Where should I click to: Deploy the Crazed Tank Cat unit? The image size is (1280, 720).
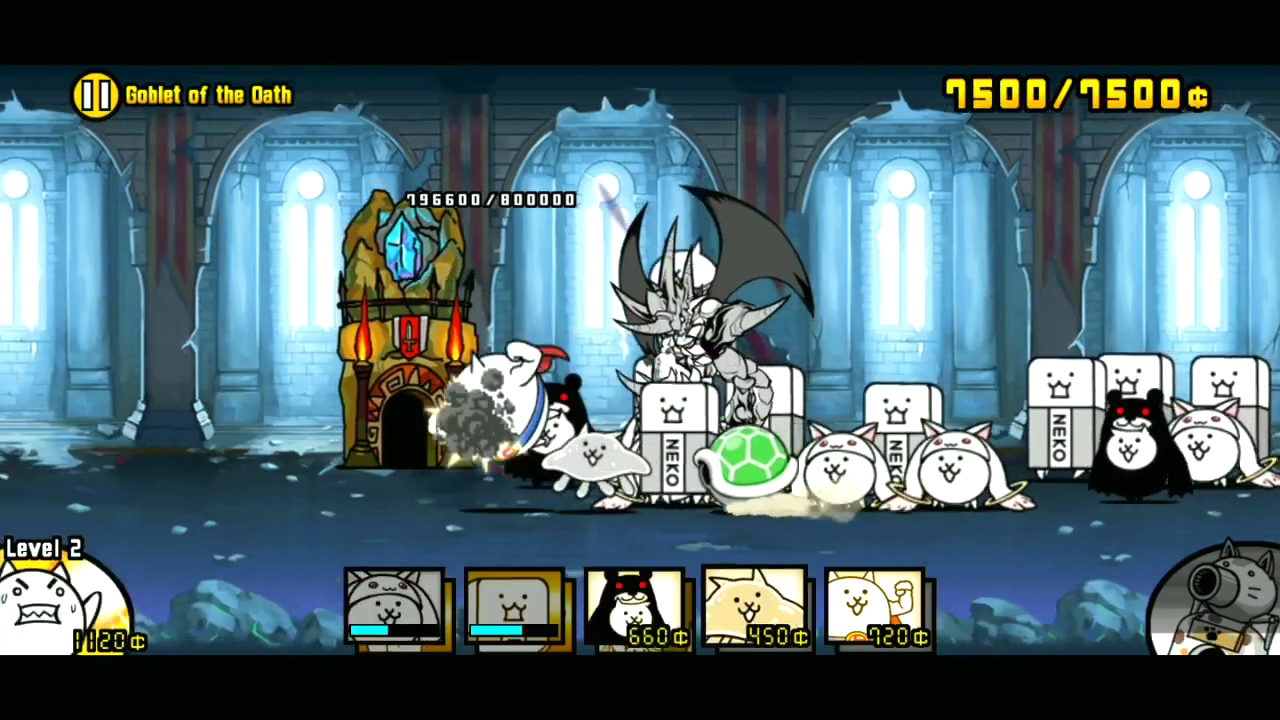[x=515, y=605]
